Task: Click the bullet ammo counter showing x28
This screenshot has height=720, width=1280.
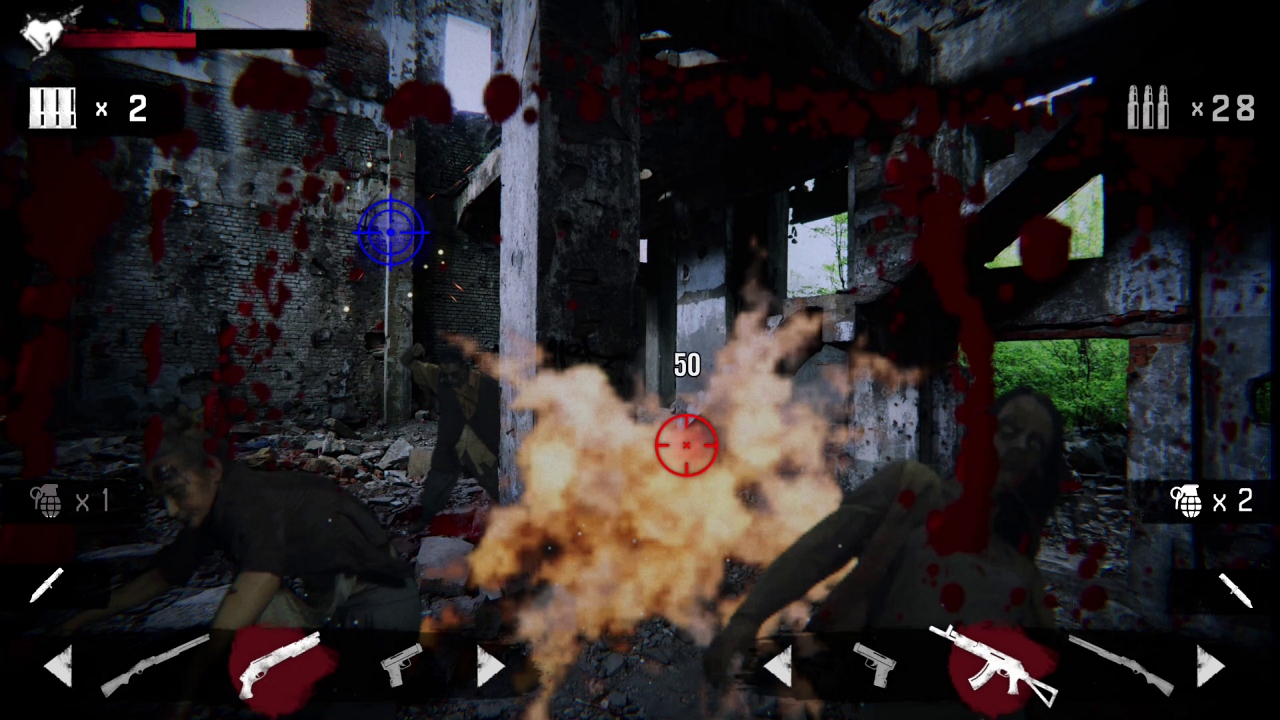Action: tap(1185, 108)
